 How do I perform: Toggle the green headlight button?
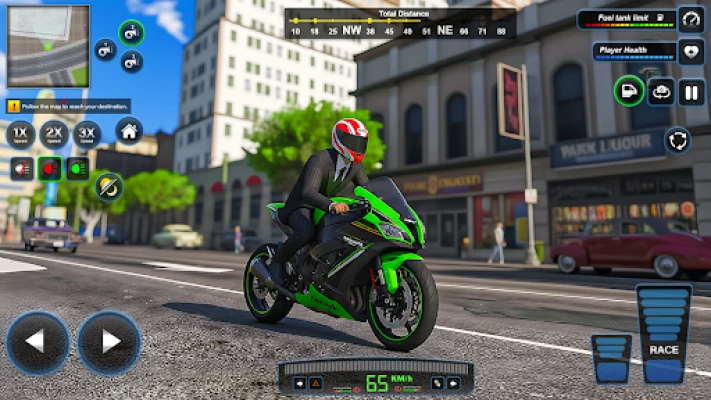coord(78,168)
